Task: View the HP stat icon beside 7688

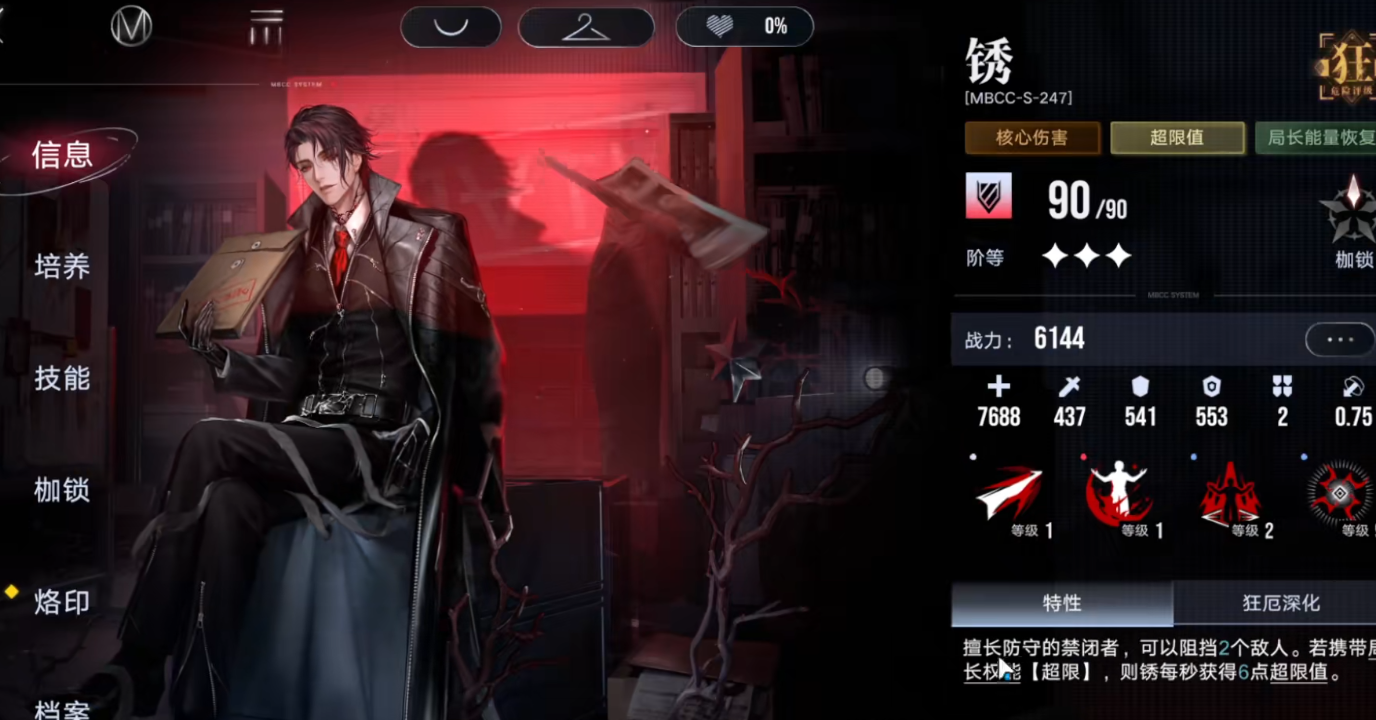Action: [997, 387]
